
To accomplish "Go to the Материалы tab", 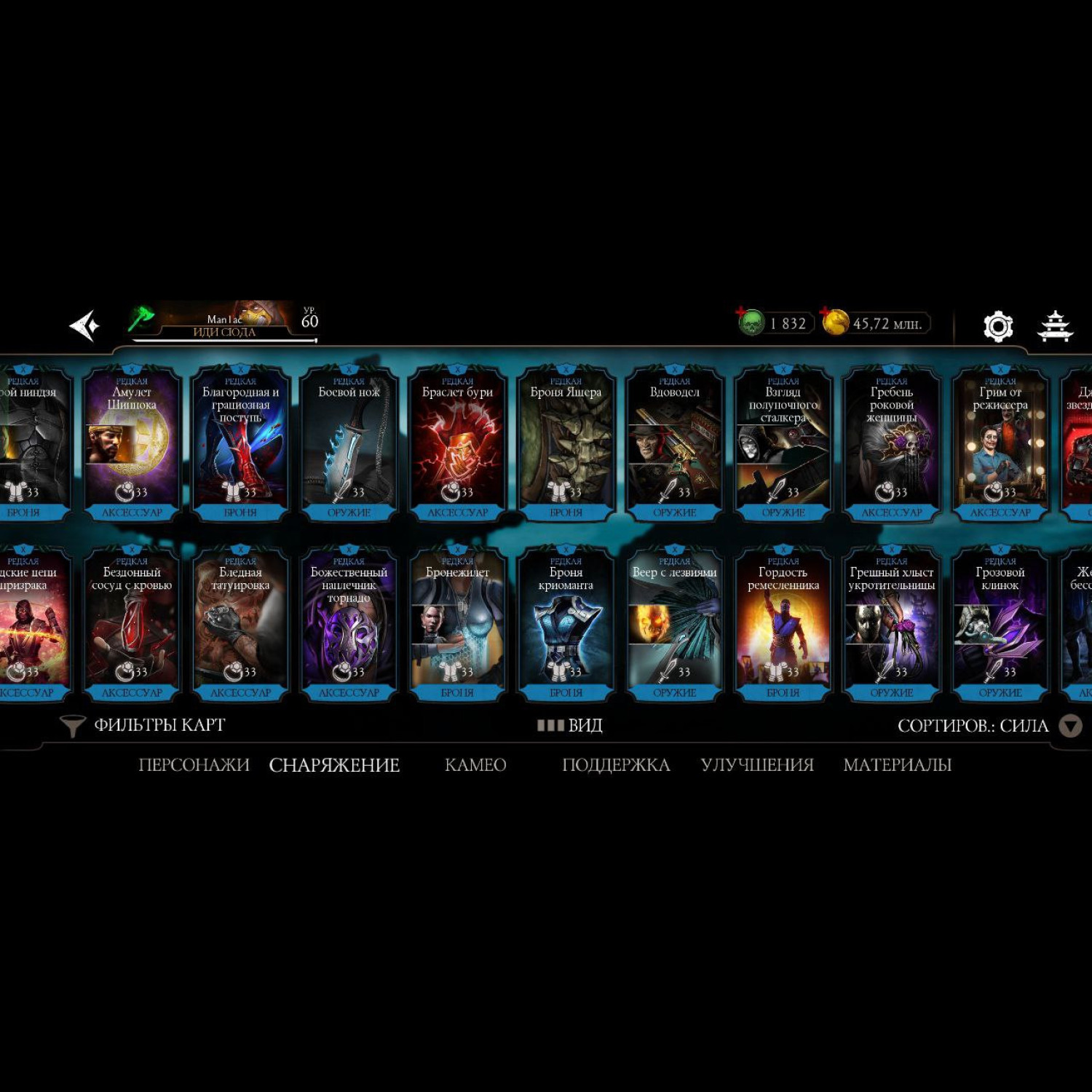I will tap(897, 764).
